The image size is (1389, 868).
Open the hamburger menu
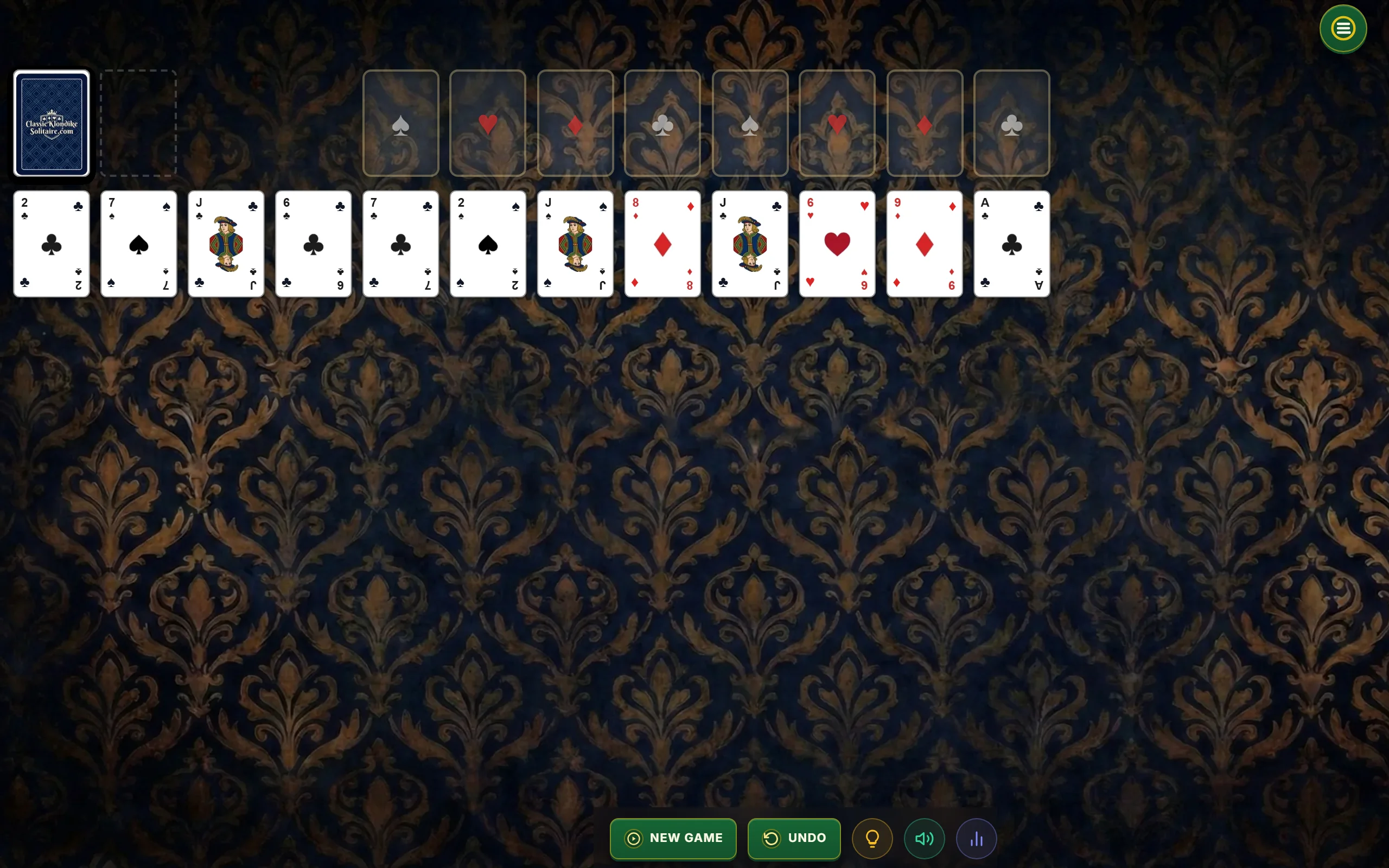pyautogui.click(x=1342, y=28)
